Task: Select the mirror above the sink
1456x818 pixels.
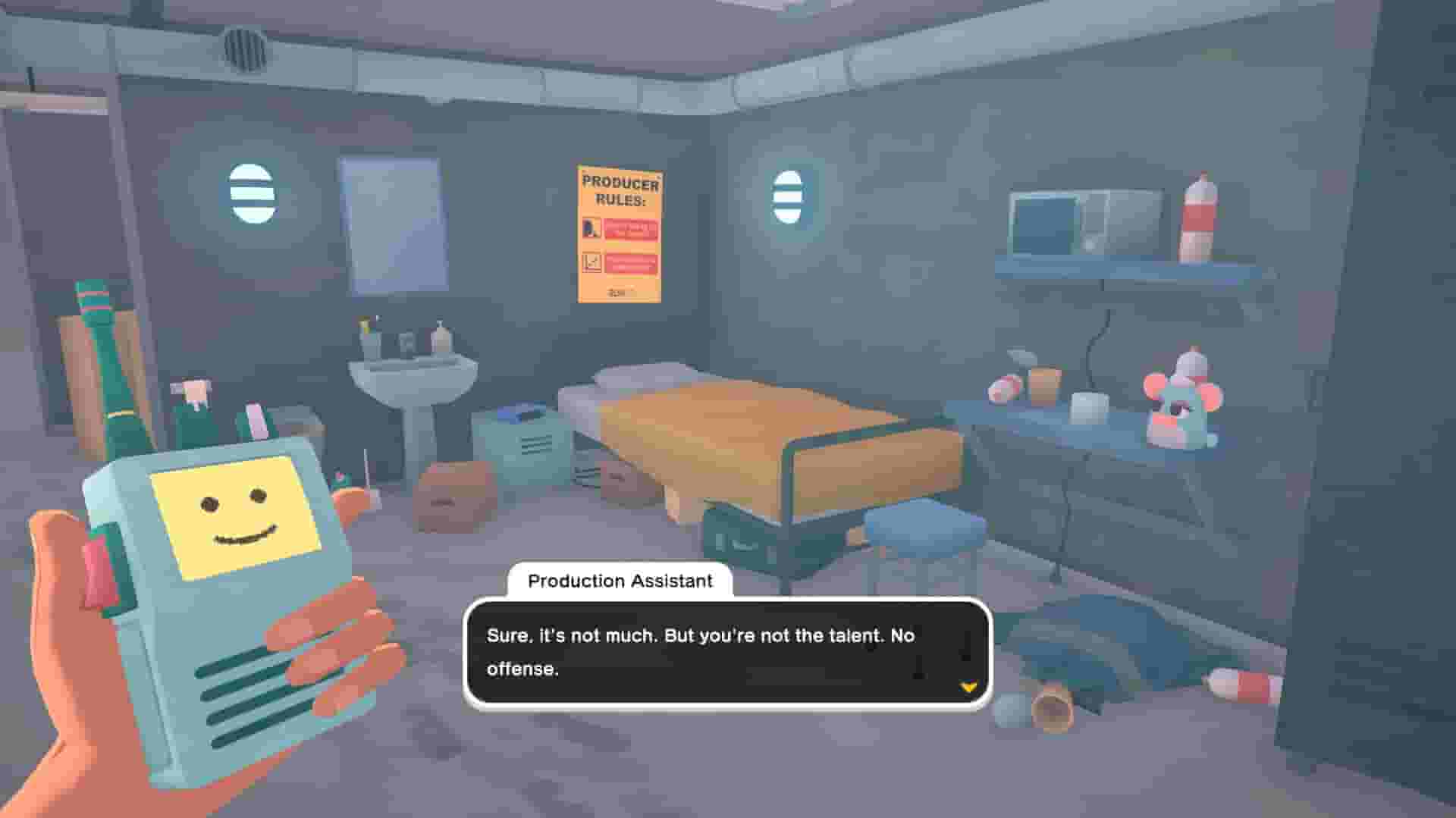Action: 394,224
